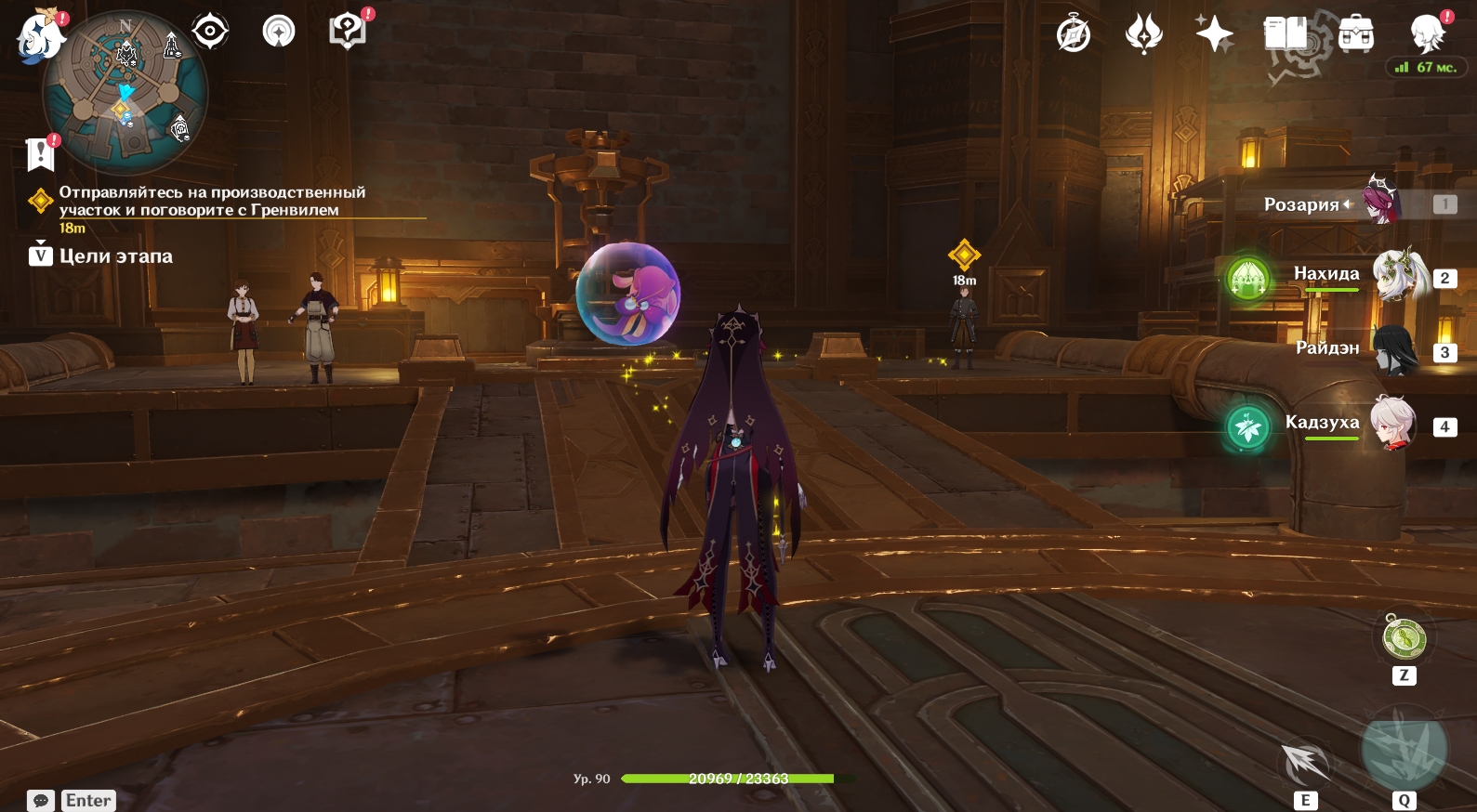Open the Paimon main menu
Screen dimensions: 1477x812
(x=39, y=37)
